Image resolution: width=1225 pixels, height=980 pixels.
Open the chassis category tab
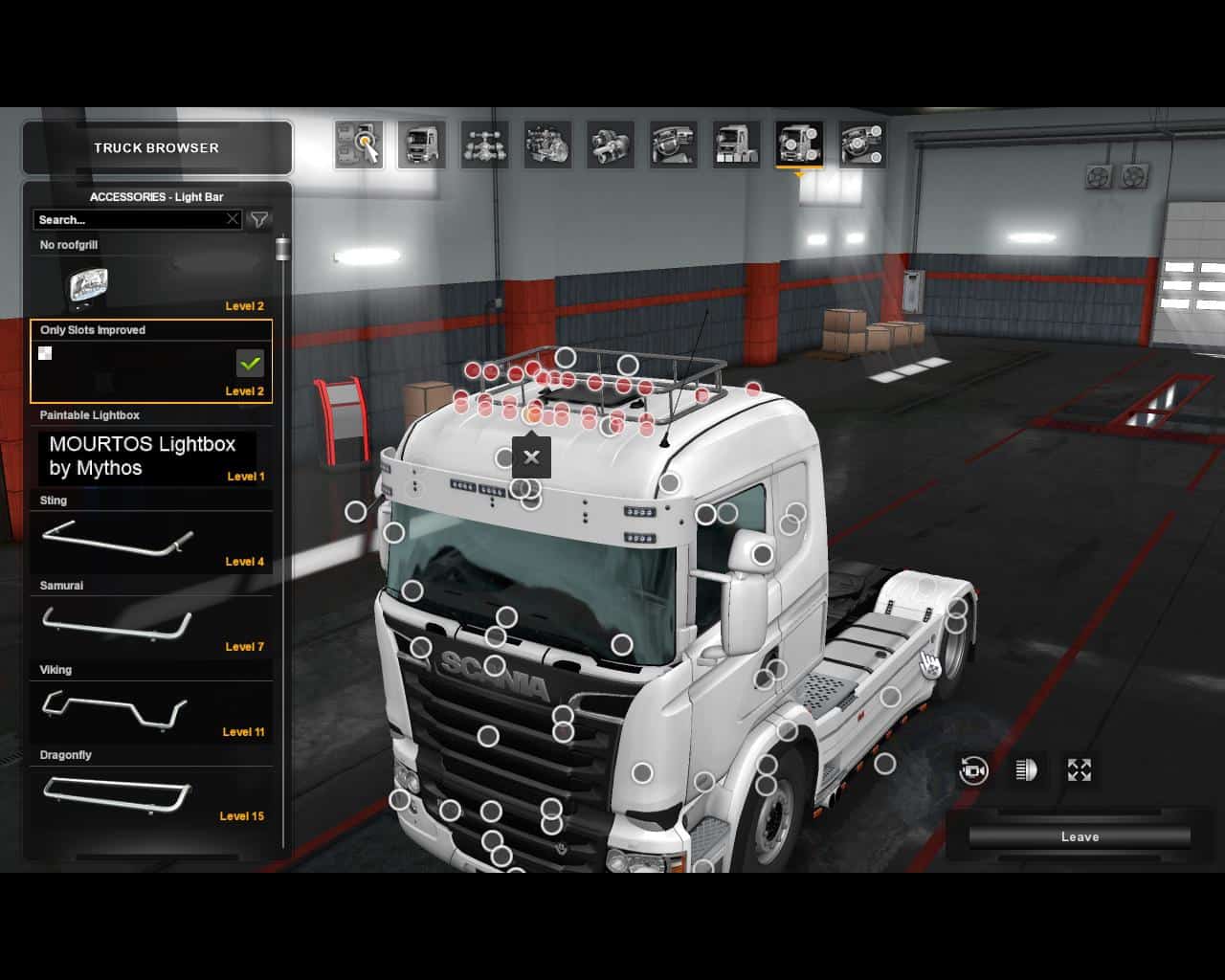click(484, 145)
